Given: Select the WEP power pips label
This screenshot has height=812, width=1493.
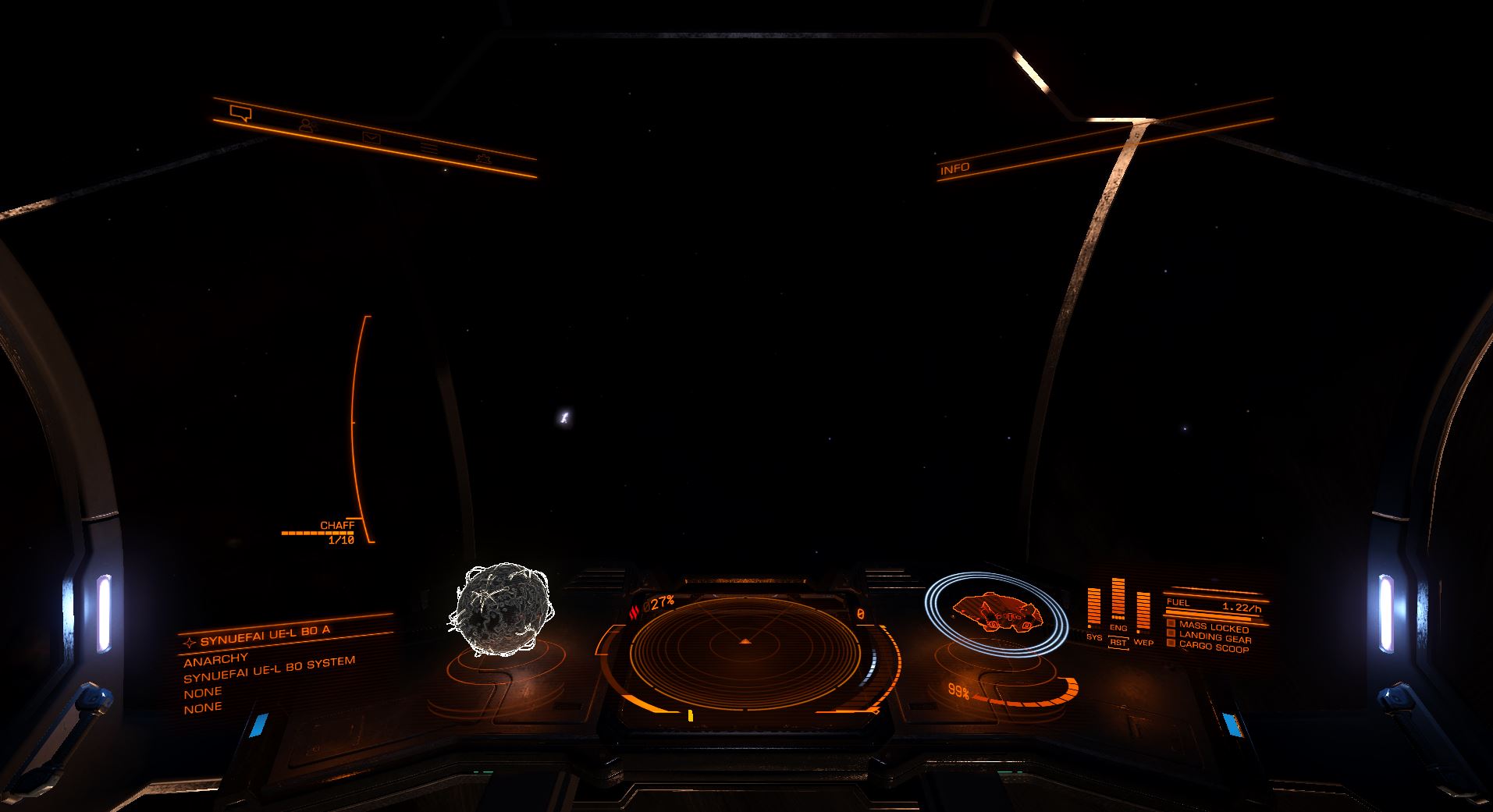Looking at the screenshot, I should 1143,643.
